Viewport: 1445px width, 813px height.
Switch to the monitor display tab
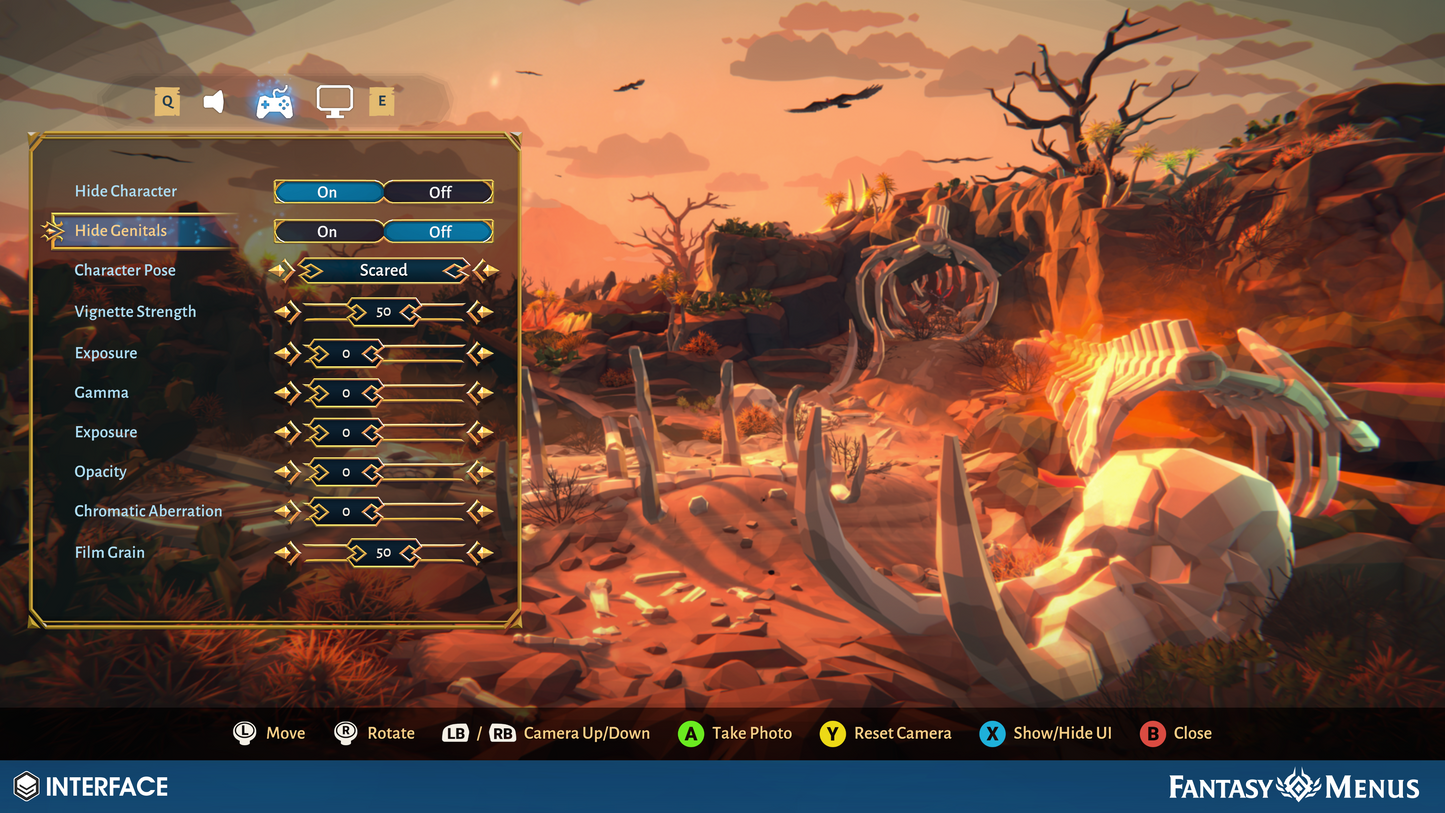click(334, 101)
